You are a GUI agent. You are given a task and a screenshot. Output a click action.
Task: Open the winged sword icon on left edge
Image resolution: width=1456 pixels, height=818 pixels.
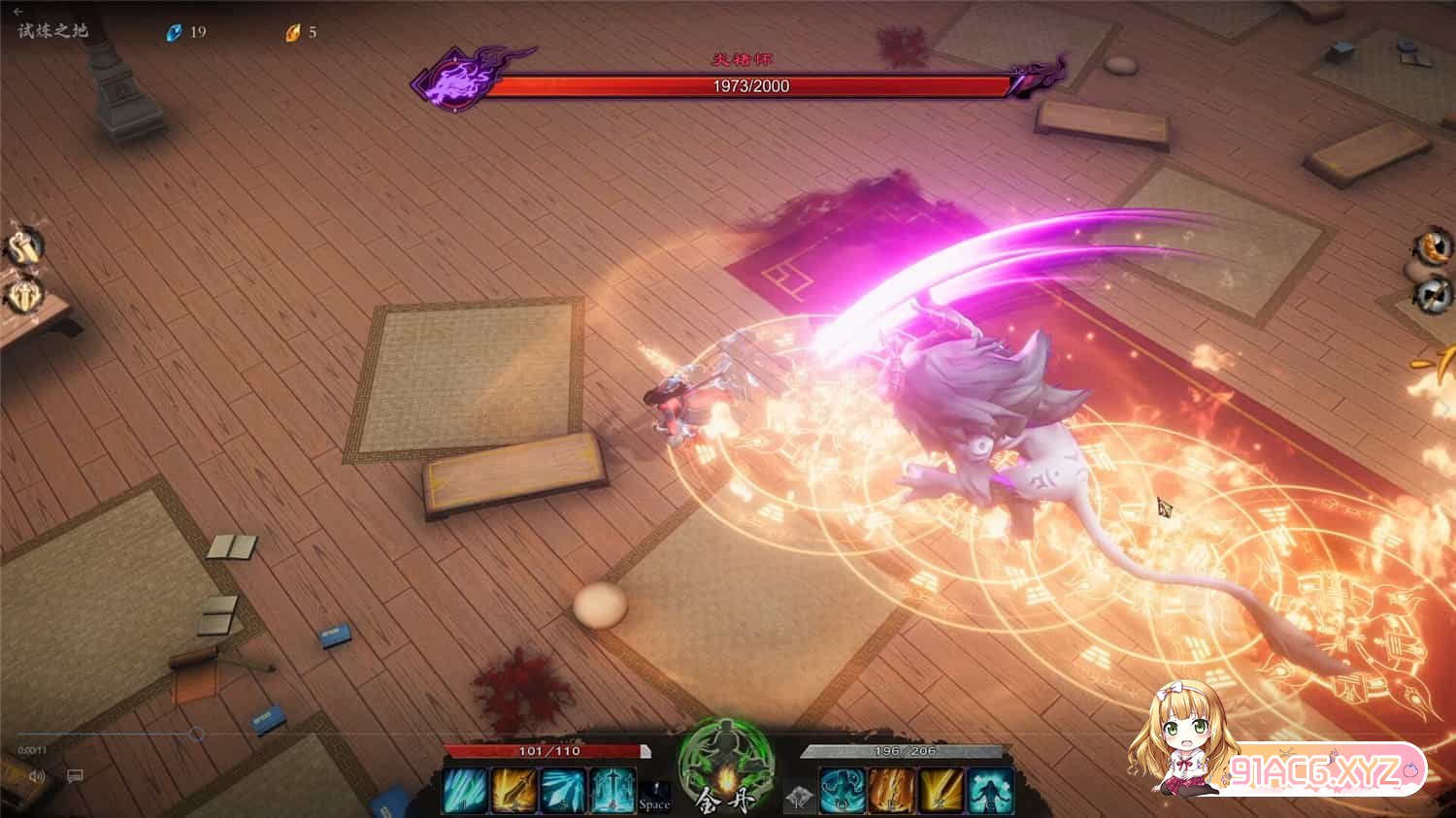point(22,294)
